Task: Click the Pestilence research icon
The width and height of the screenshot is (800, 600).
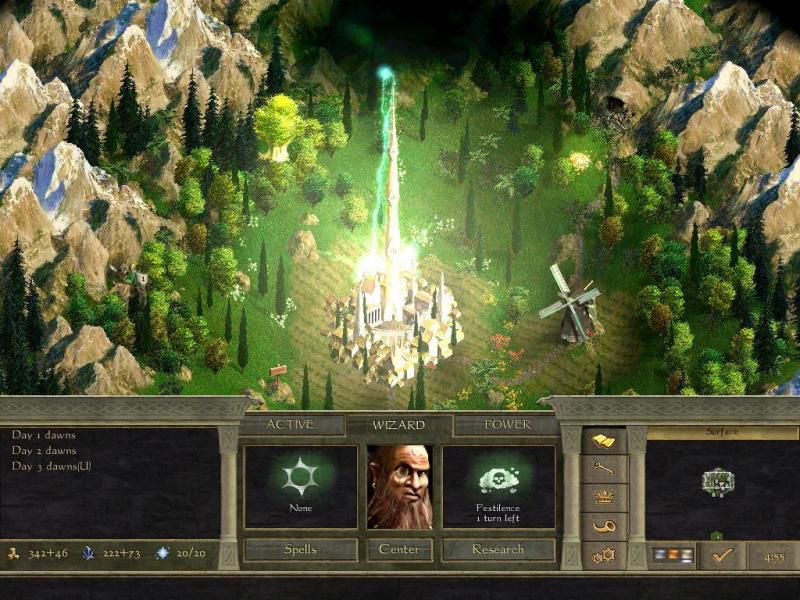Action: (498, 482)
